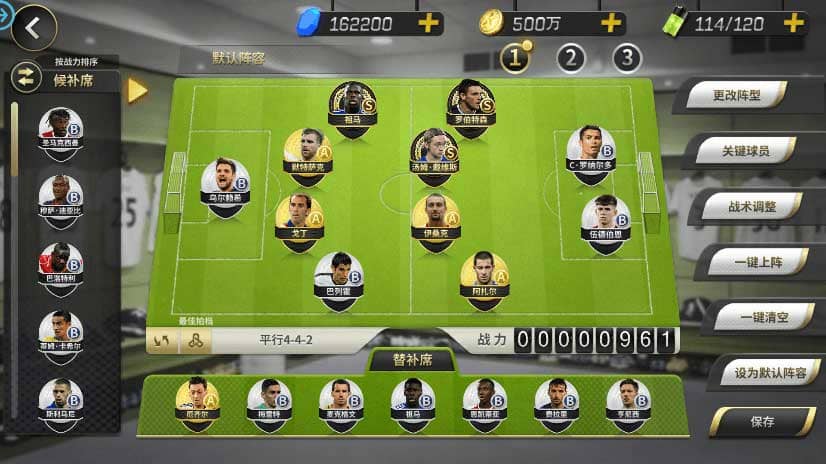Go back with the arrow button

[32, 28]
